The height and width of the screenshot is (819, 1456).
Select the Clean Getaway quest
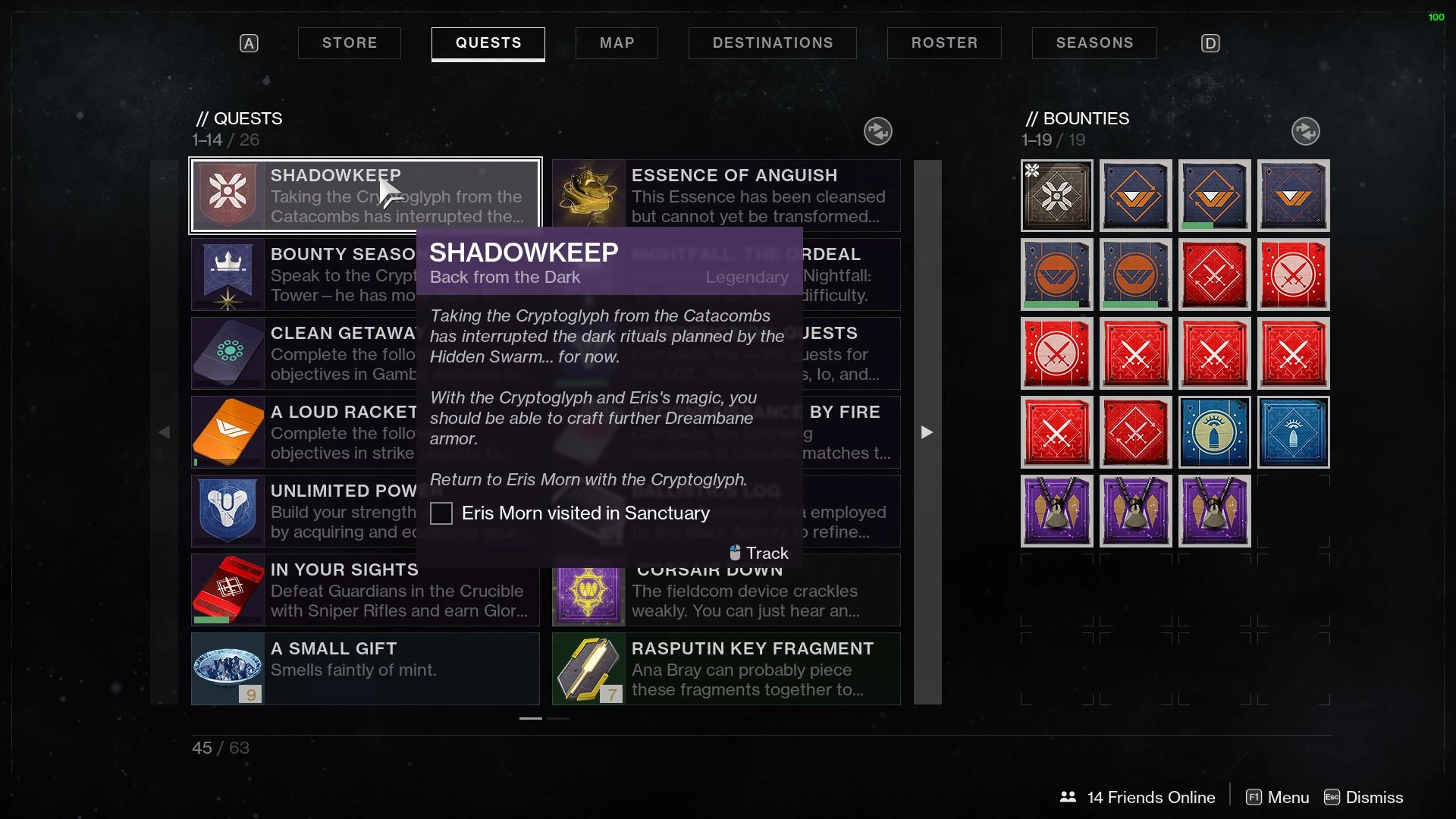pos(303,353)
